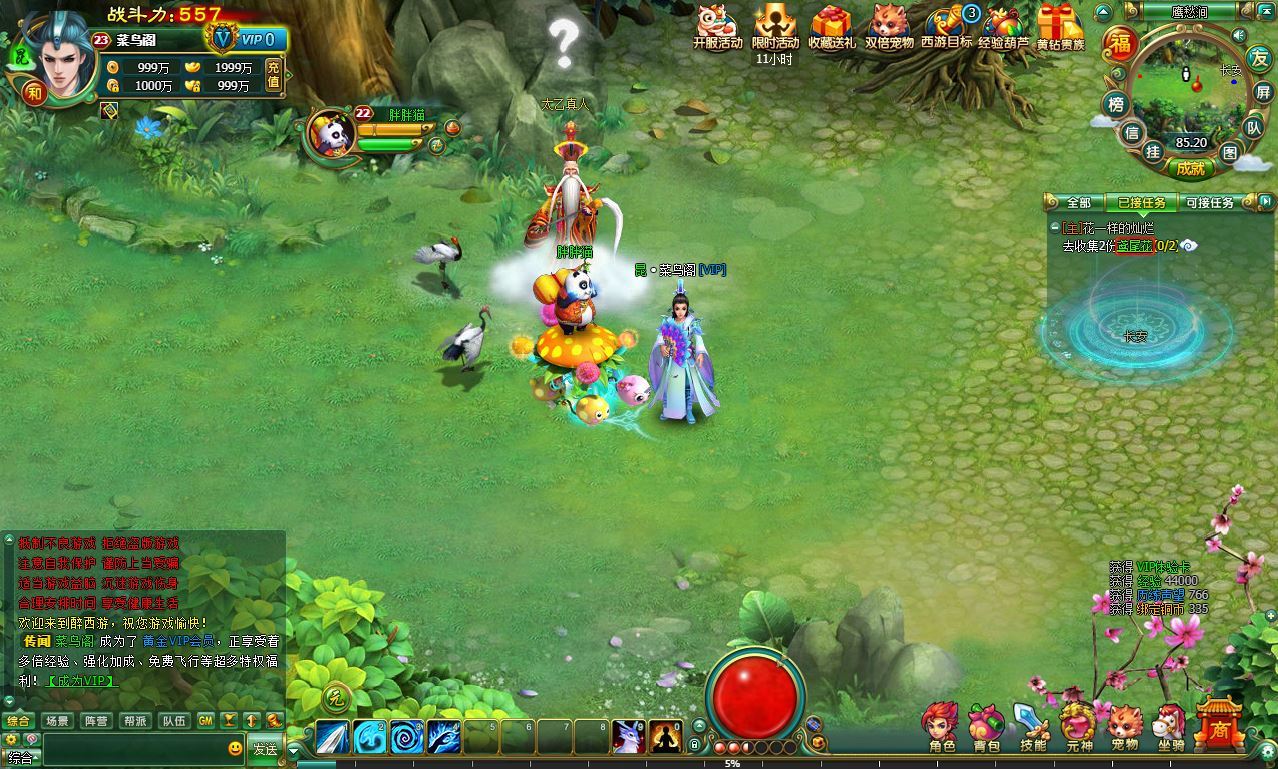Open the 榜 ranking button by minimap
The width and height of the screenshot is (1278, 769).
pyautogui.click(x=1115, y=104)
